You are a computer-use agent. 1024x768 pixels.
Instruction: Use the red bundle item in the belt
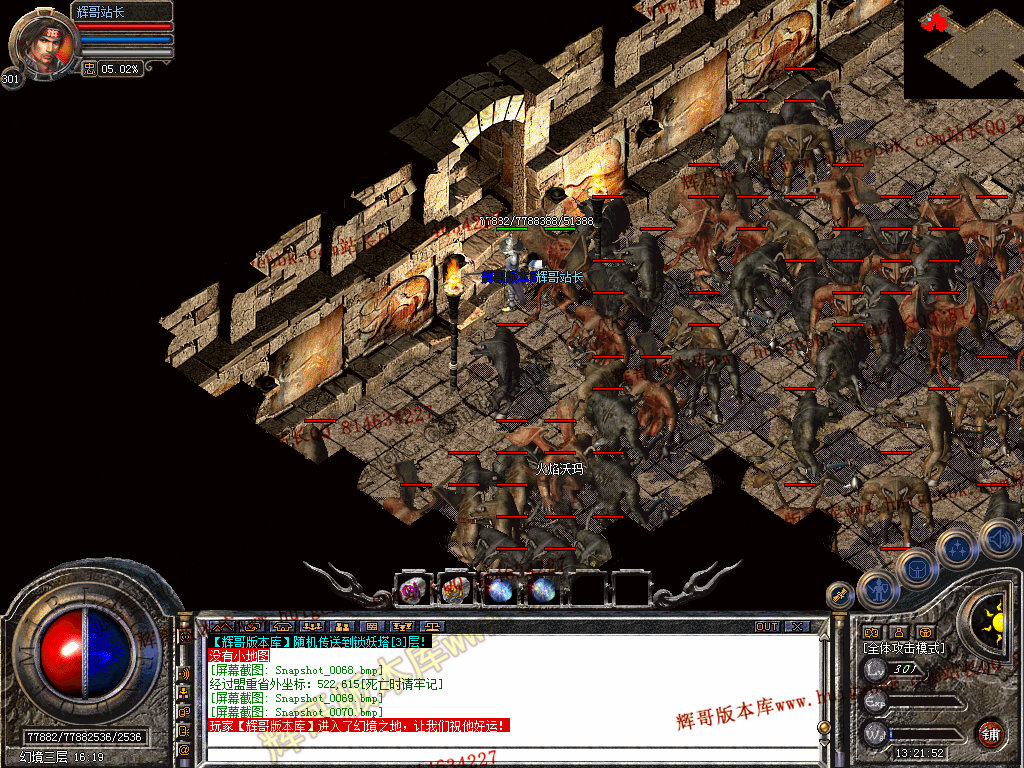pos(455,590)
